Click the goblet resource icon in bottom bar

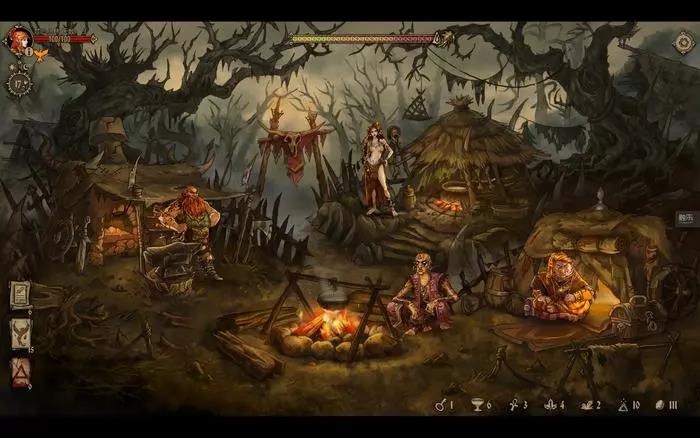coord(476,405)
